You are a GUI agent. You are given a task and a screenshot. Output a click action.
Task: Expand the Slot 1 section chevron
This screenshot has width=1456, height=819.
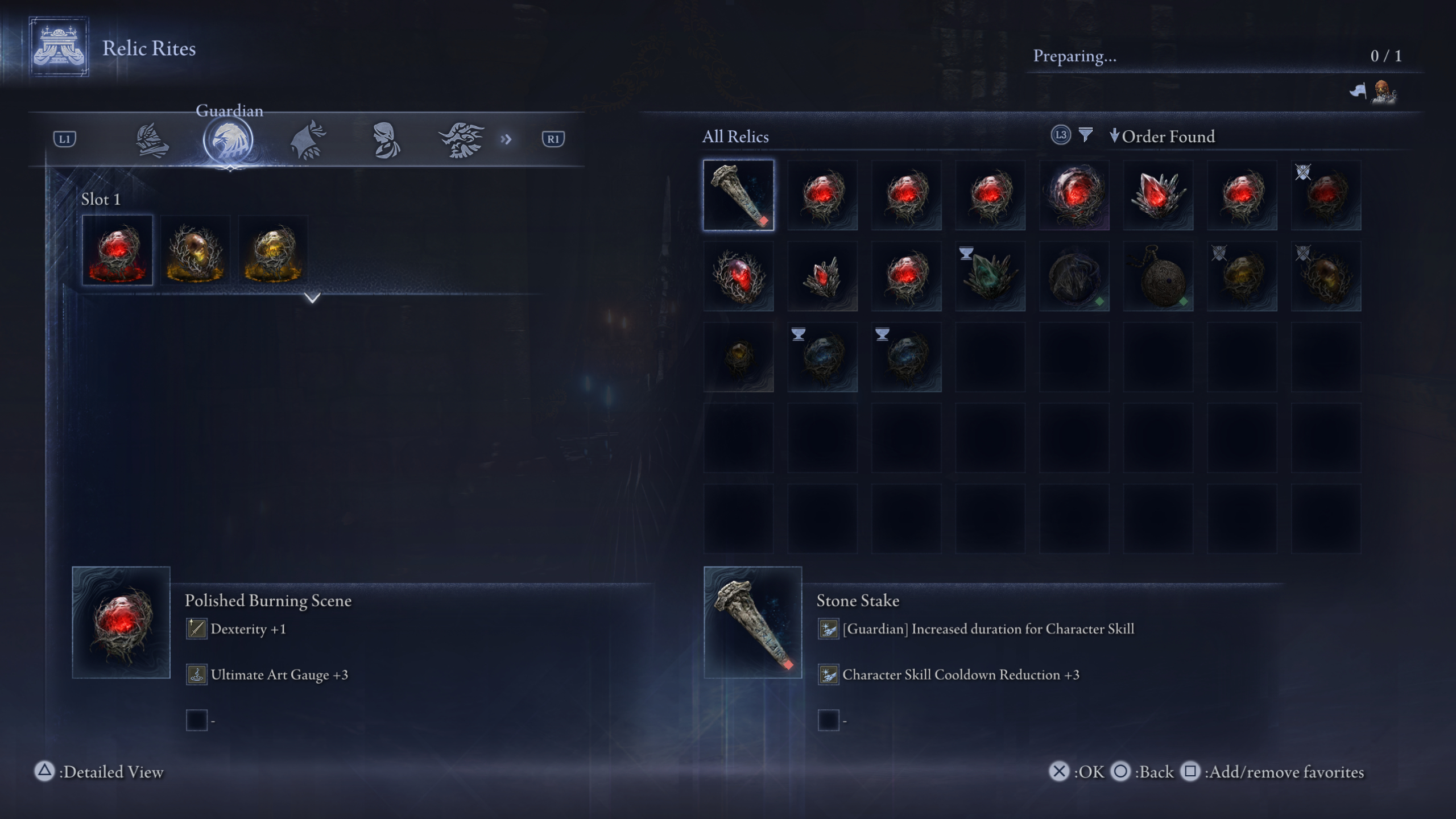click(312, 297)
